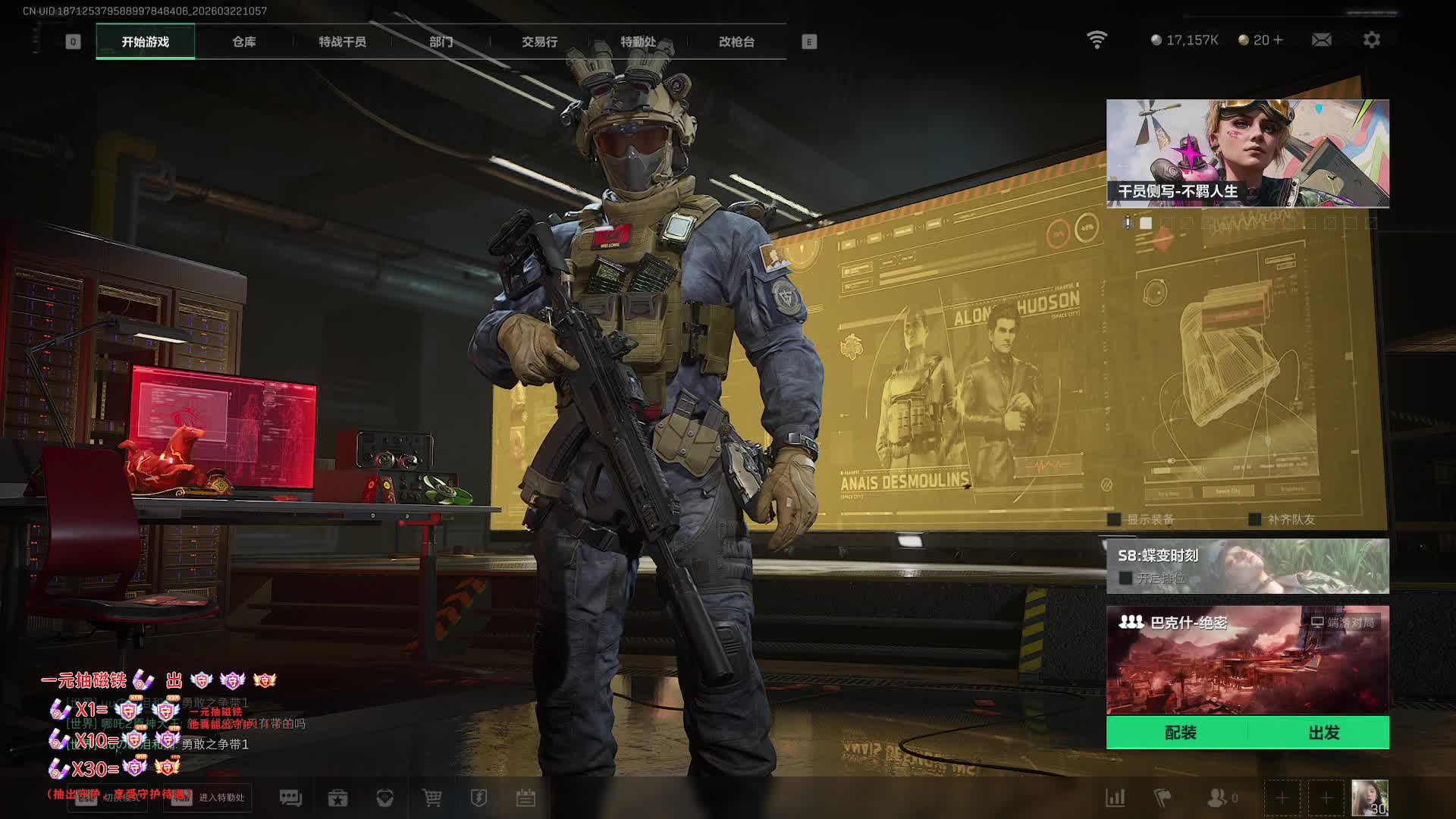Click the player avatar portrait

[1370, 798]
